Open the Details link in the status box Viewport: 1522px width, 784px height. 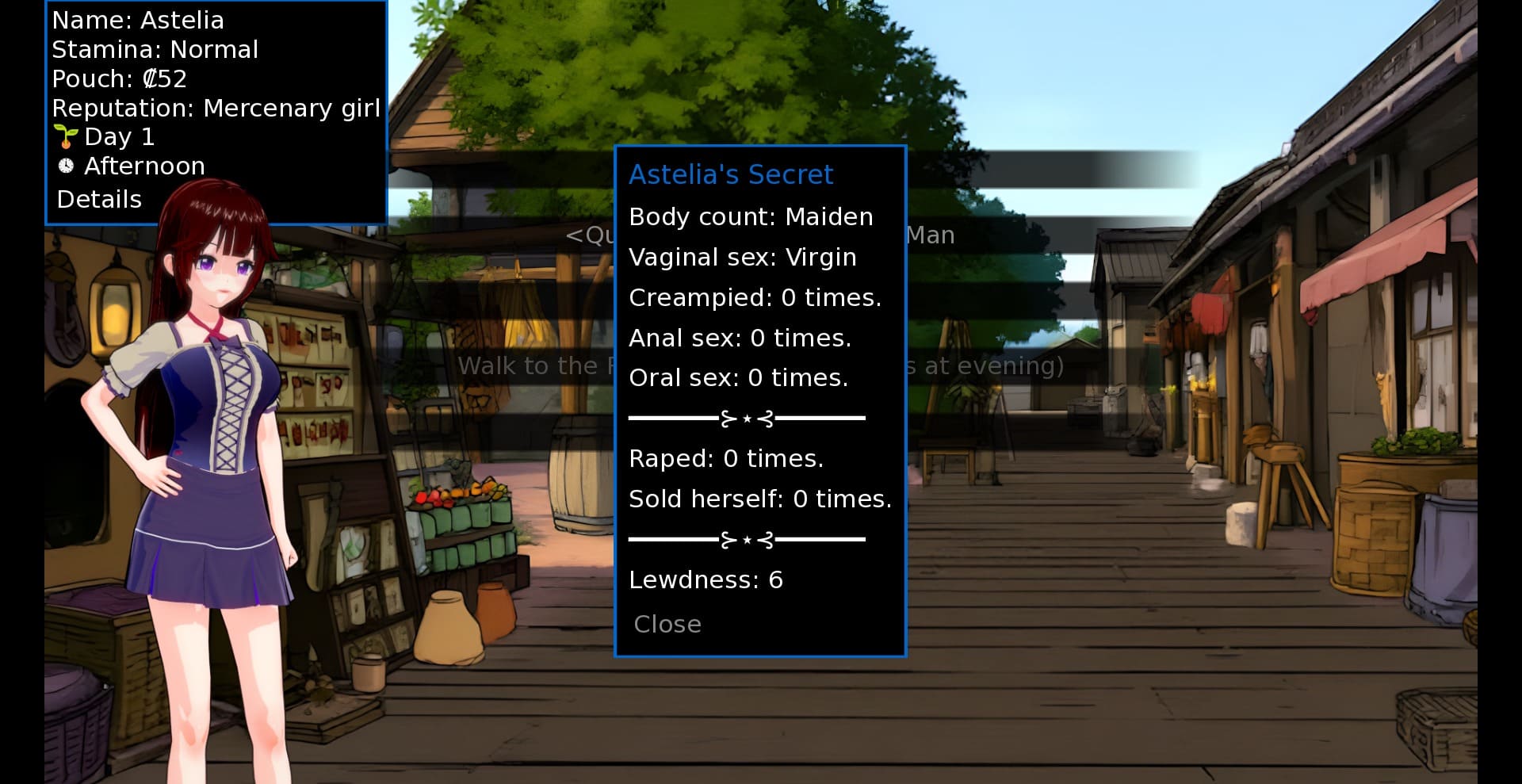(x=99, y=199)
